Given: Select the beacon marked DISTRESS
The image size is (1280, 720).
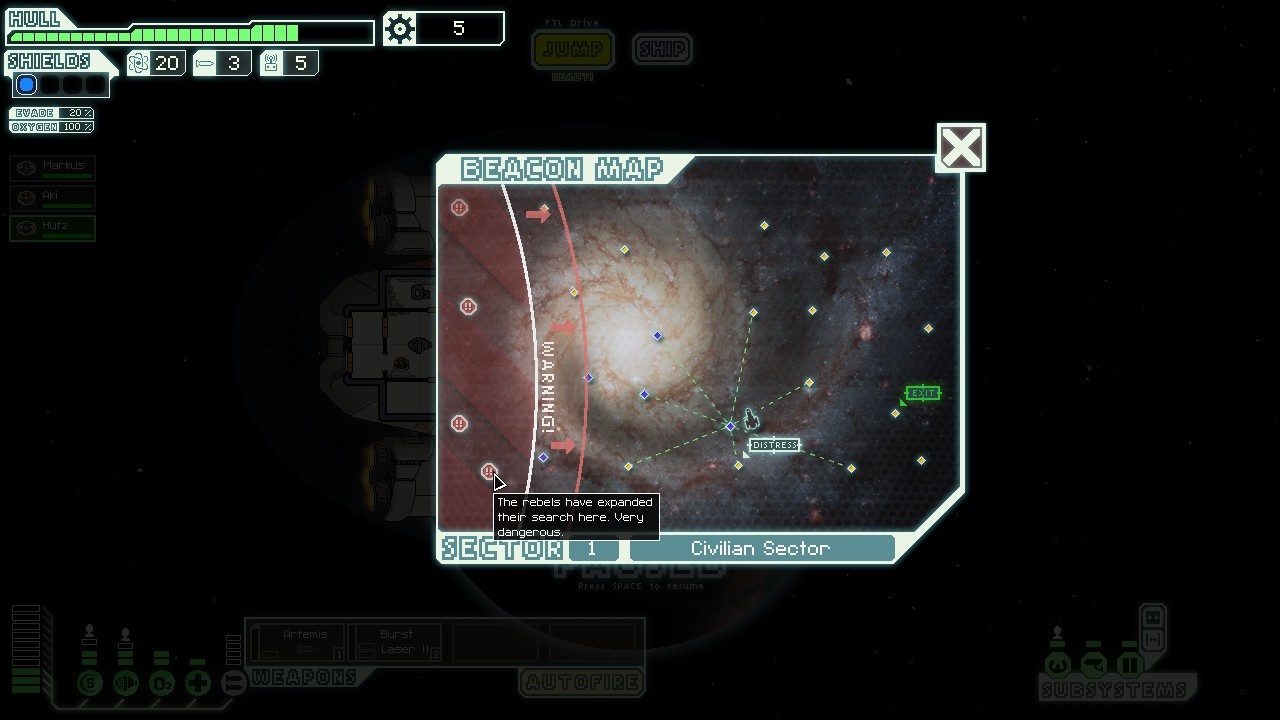Looking at the screenshot, I should point(739,465).
